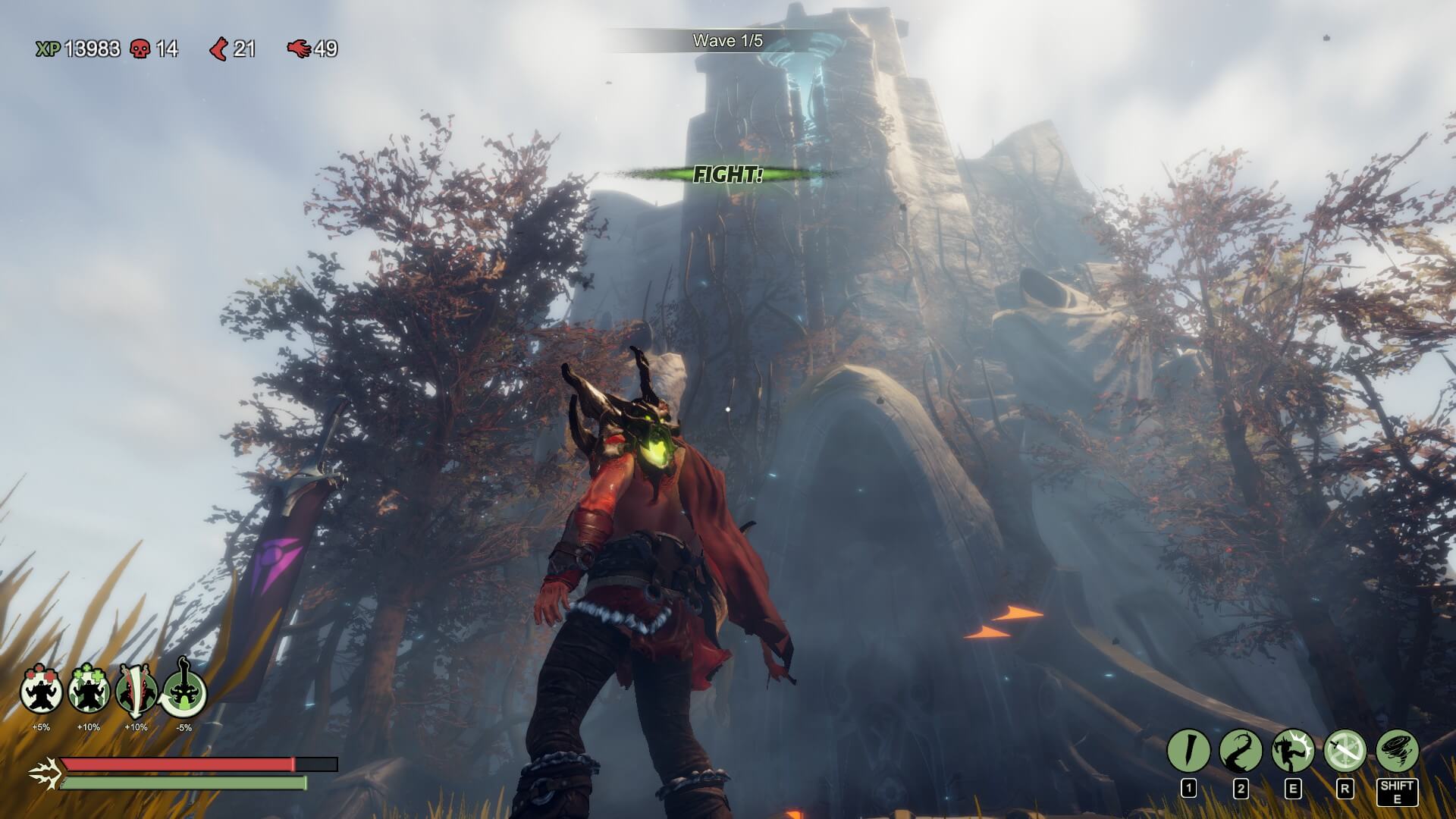Trigger the kick ability icon
Image resolution: width=1456 pixels, height=819 pixels.
click(1293, 752)
